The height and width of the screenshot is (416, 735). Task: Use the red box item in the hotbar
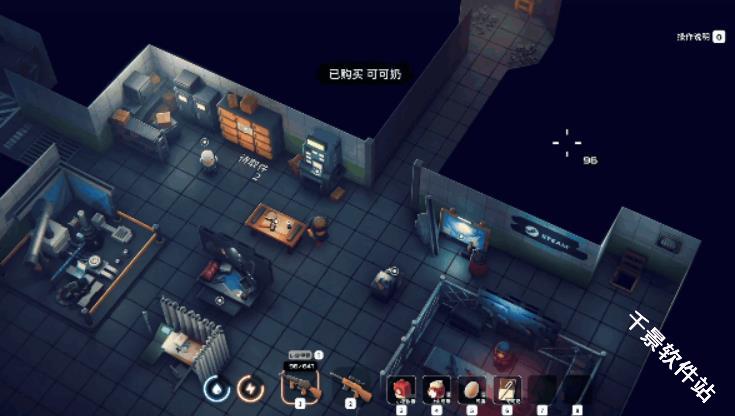[x=402, y=387]
